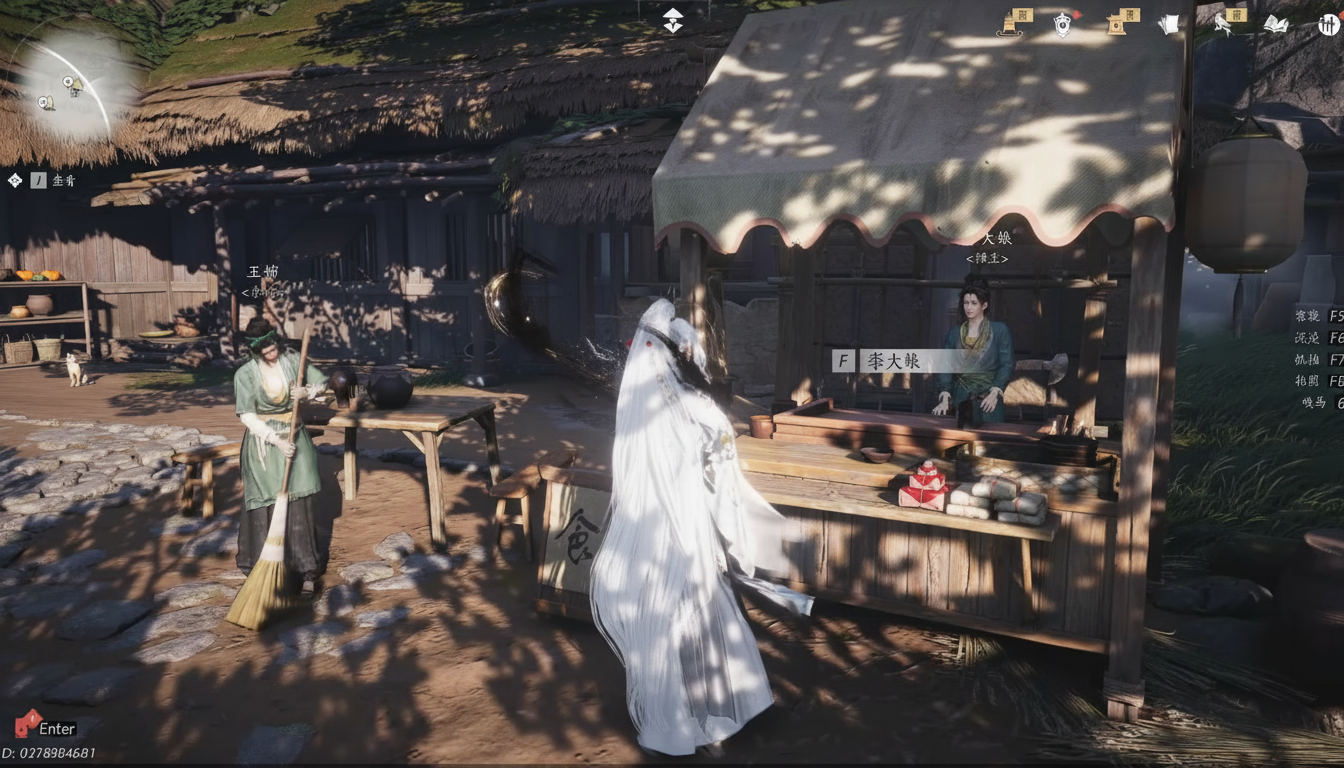This screenshot has height=768, width=1344.
Task: Click the stacked letters icon at top right
Action: click(x=1172, y=23)
